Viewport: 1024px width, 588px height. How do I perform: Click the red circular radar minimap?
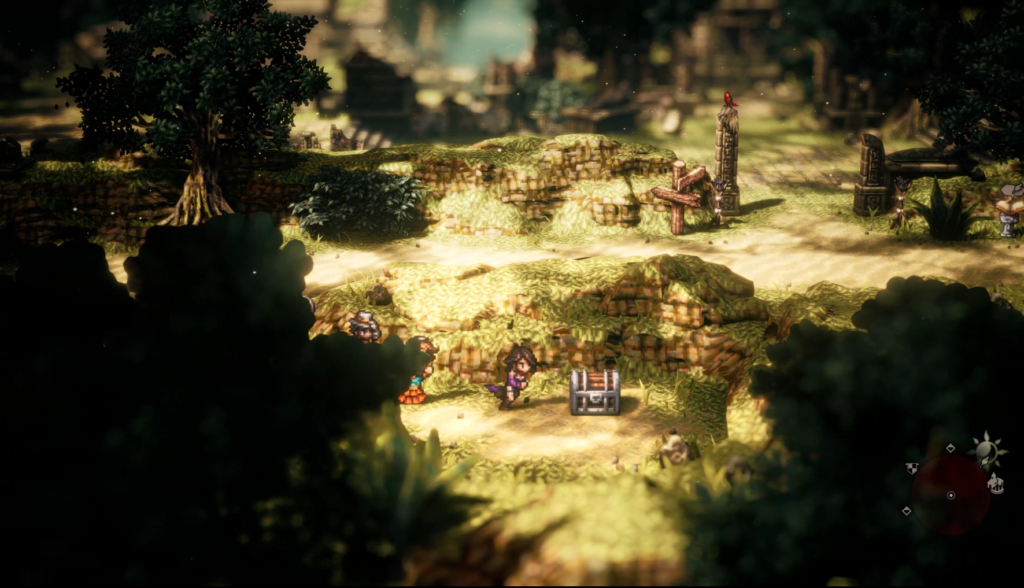coord(950,494)
